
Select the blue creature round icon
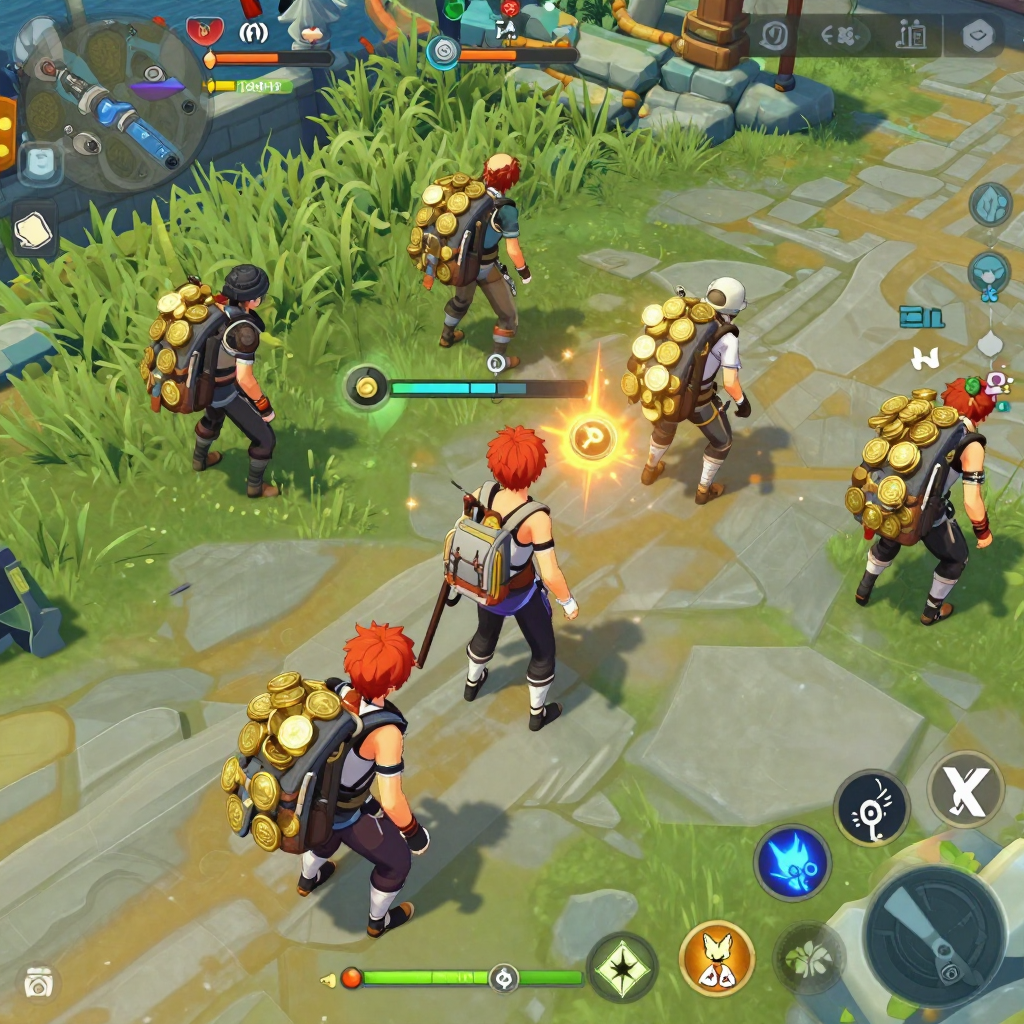(x=988, y=271)
